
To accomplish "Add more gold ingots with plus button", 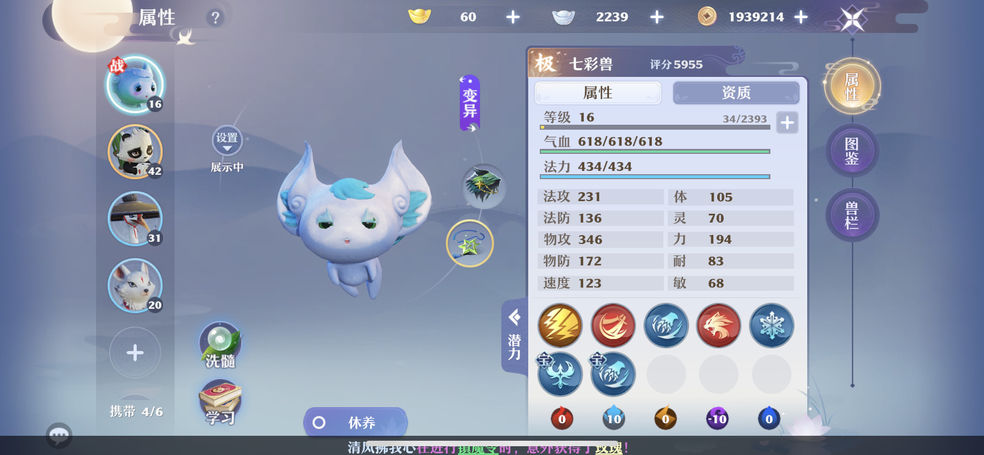I will point(513,17).
